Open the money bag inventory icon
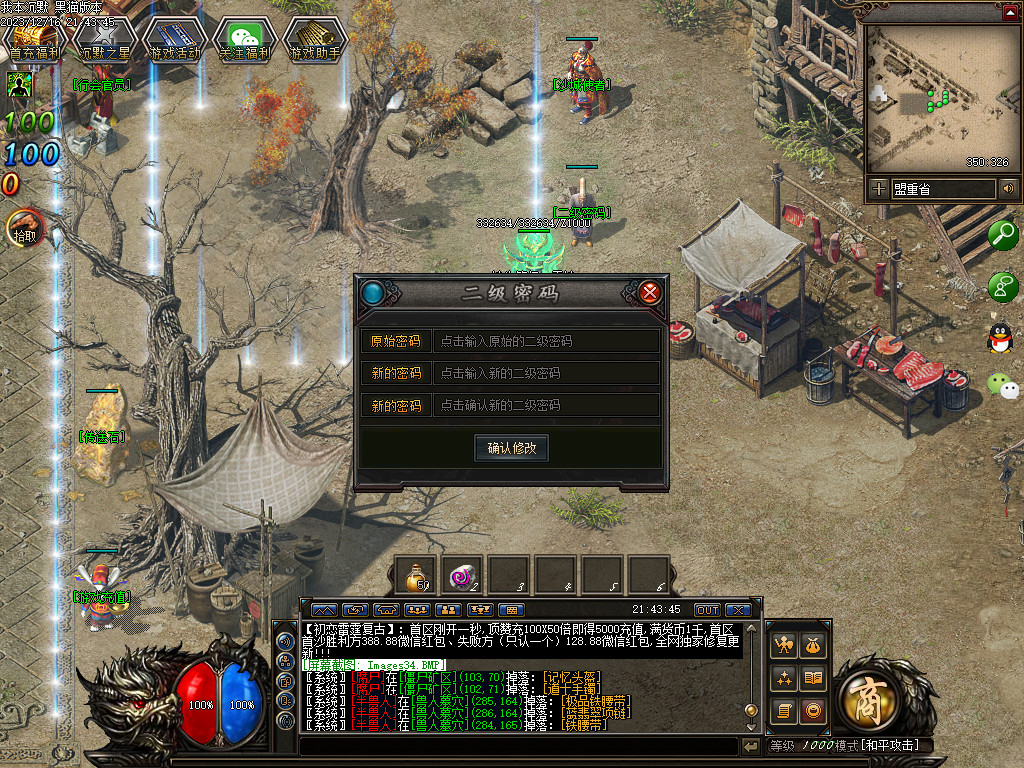Screen dimensions: 1024x768 coord(814,646)
